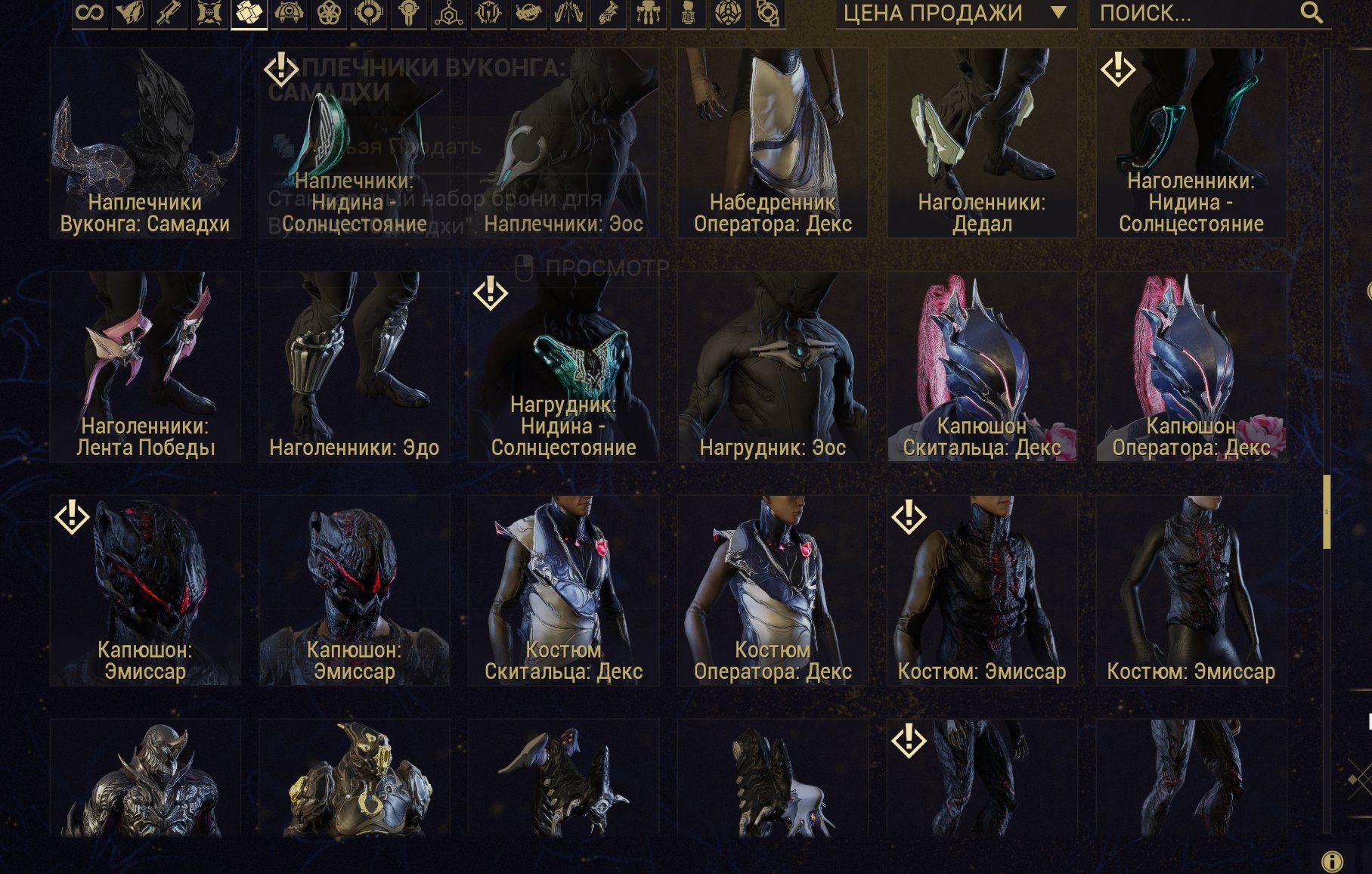This screenshot has height=874, width=1372.
Task: Select Наголенники: Нидина - Солнцестояние
Action: 1191,144
